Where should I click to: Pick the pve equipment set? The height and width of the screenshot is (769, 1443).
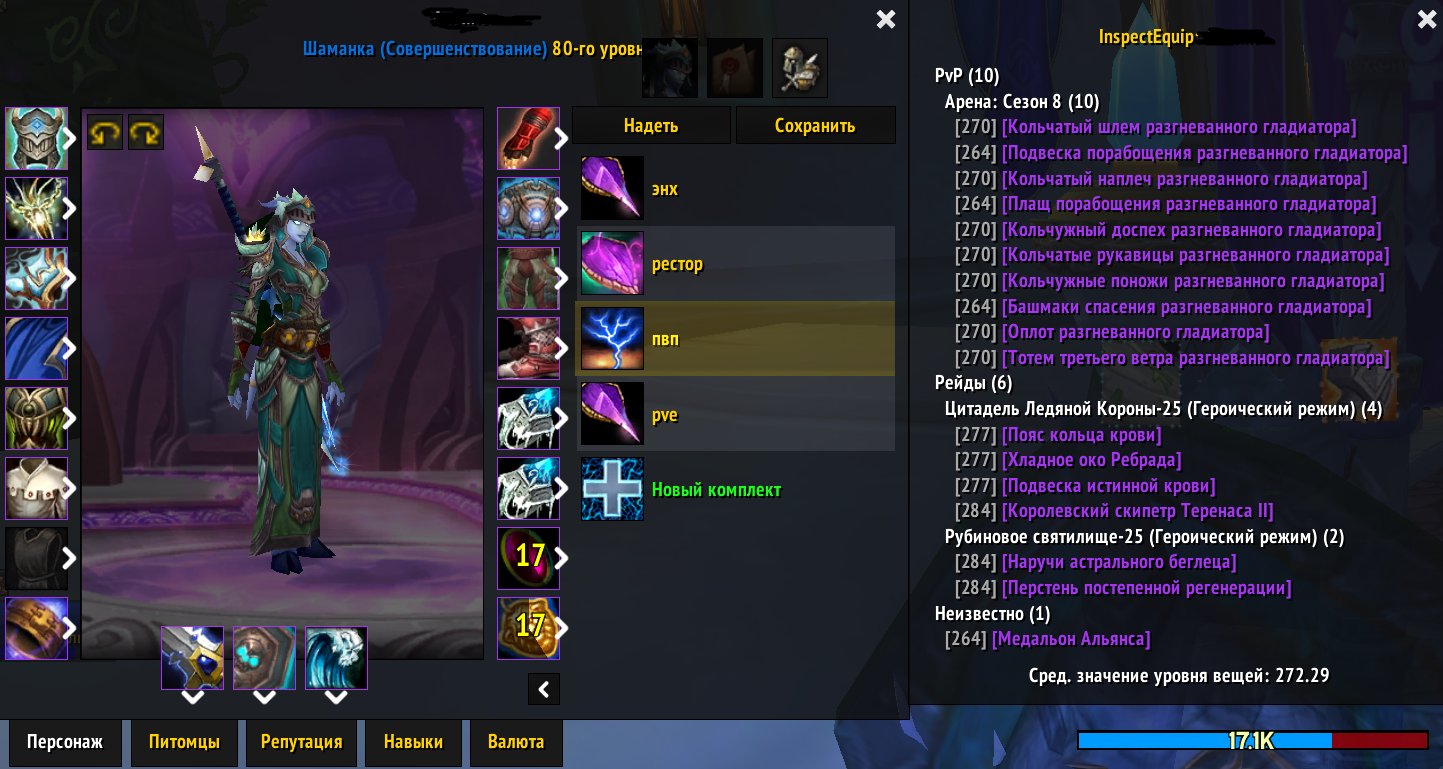point(735,414)
